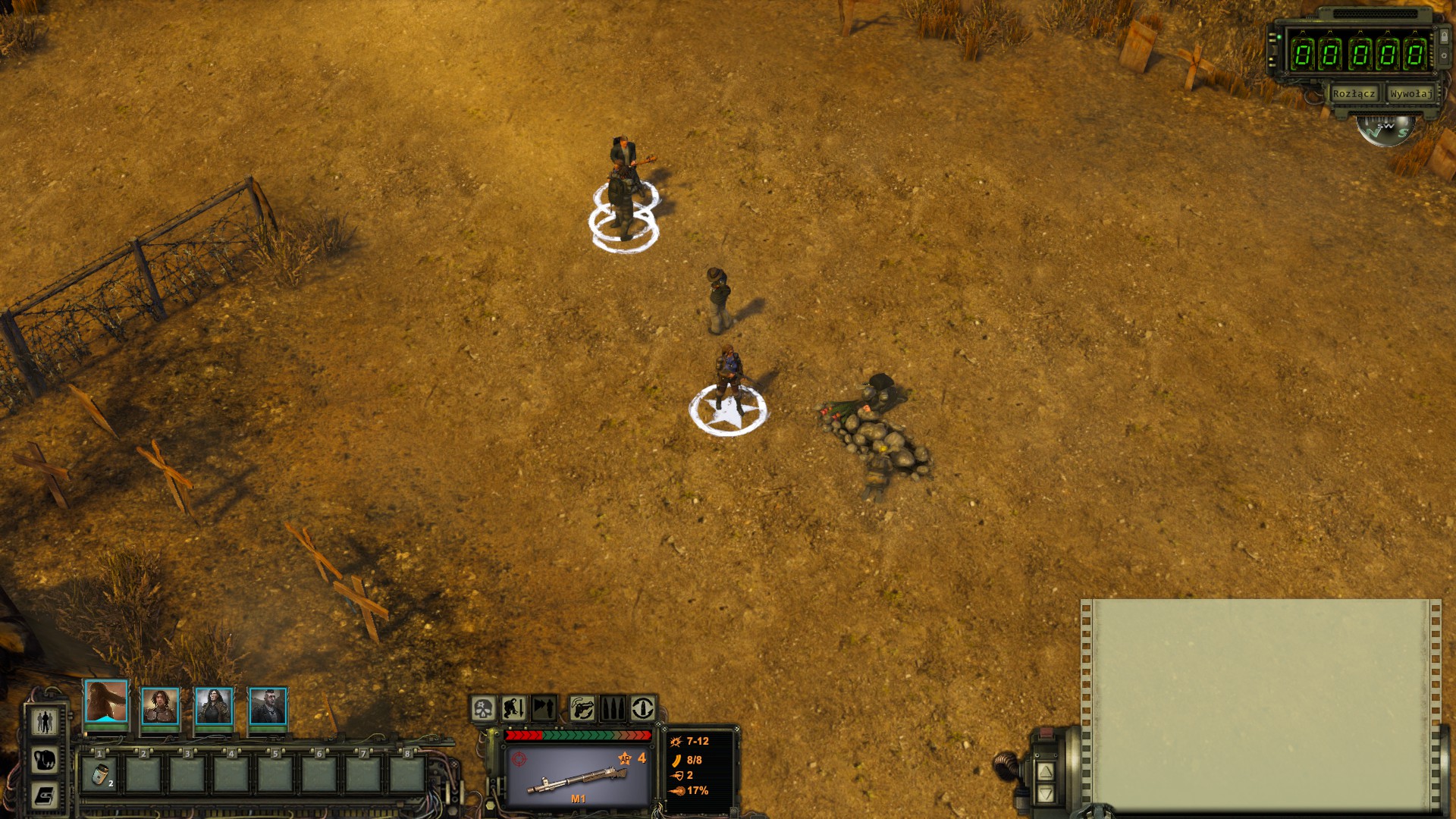Switch weapons with the pistol swap icon

[x=582, y=709]
